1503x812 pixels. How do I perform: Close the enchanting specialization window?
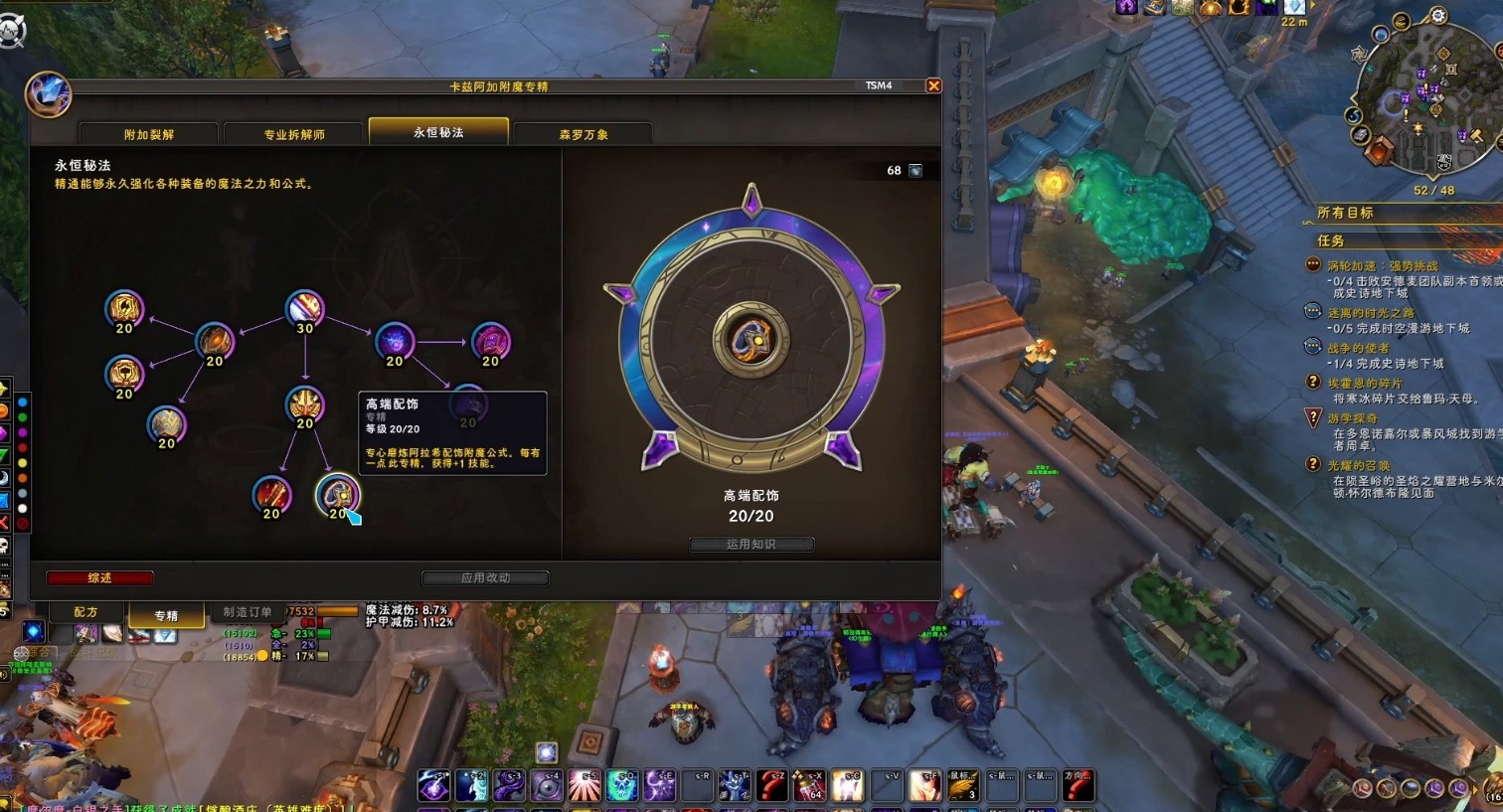(933, 86)
